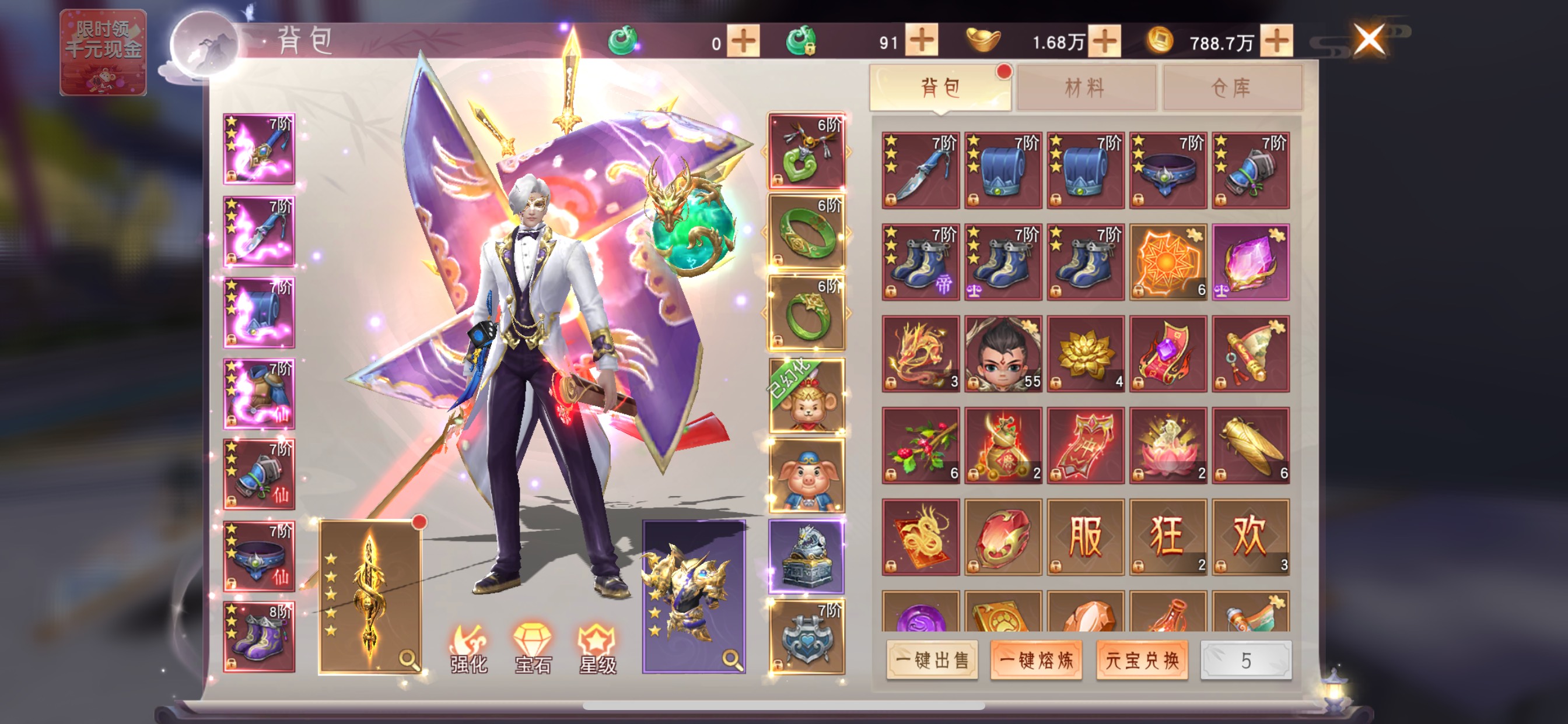
Task: Claim the 限时领千元现金 red envelope
Action: click(x=103, y=52)
